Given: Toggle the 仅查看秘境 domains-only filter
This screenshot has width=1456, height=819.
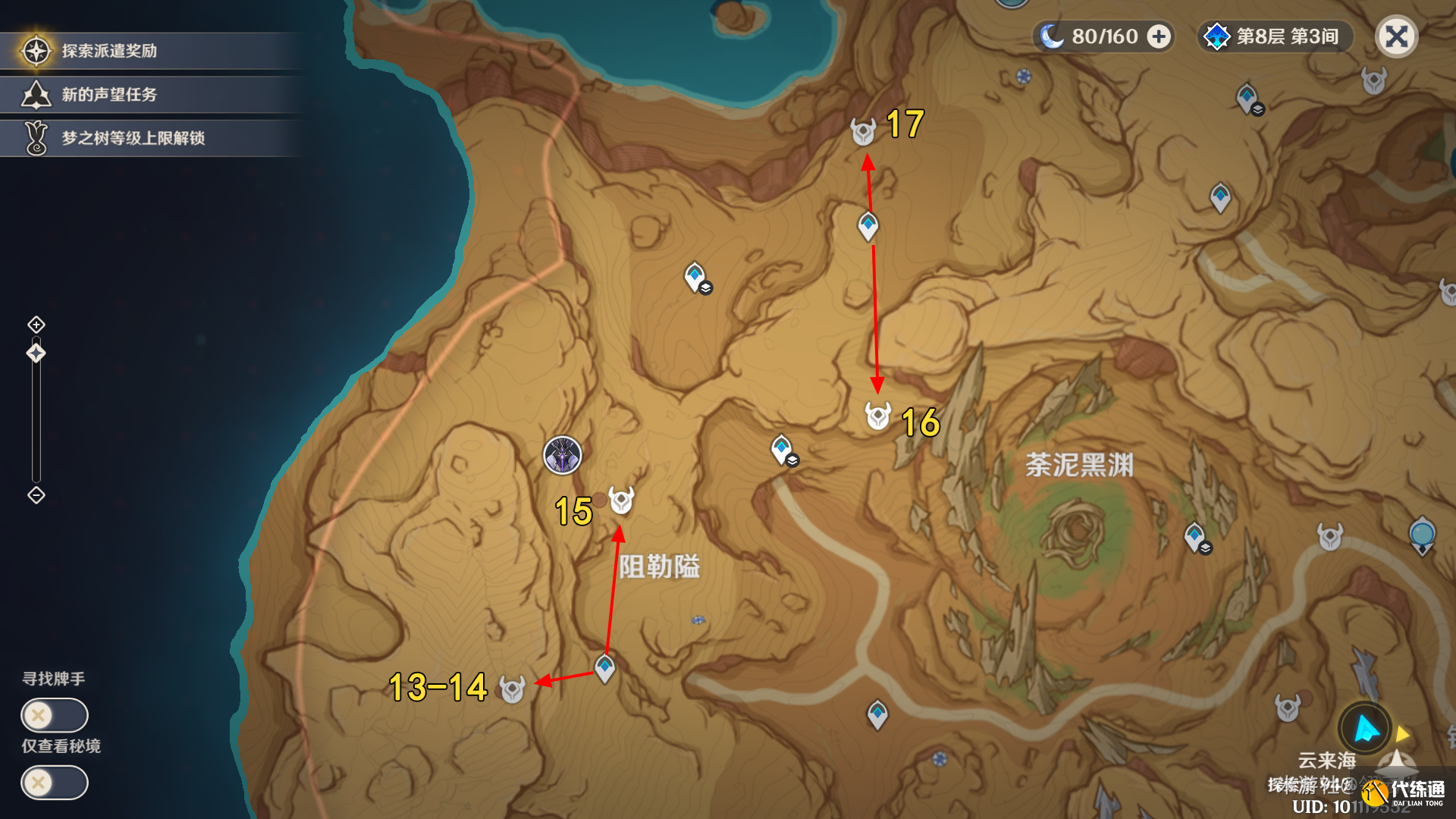Looking at the screenshot, I should point(55,783).
